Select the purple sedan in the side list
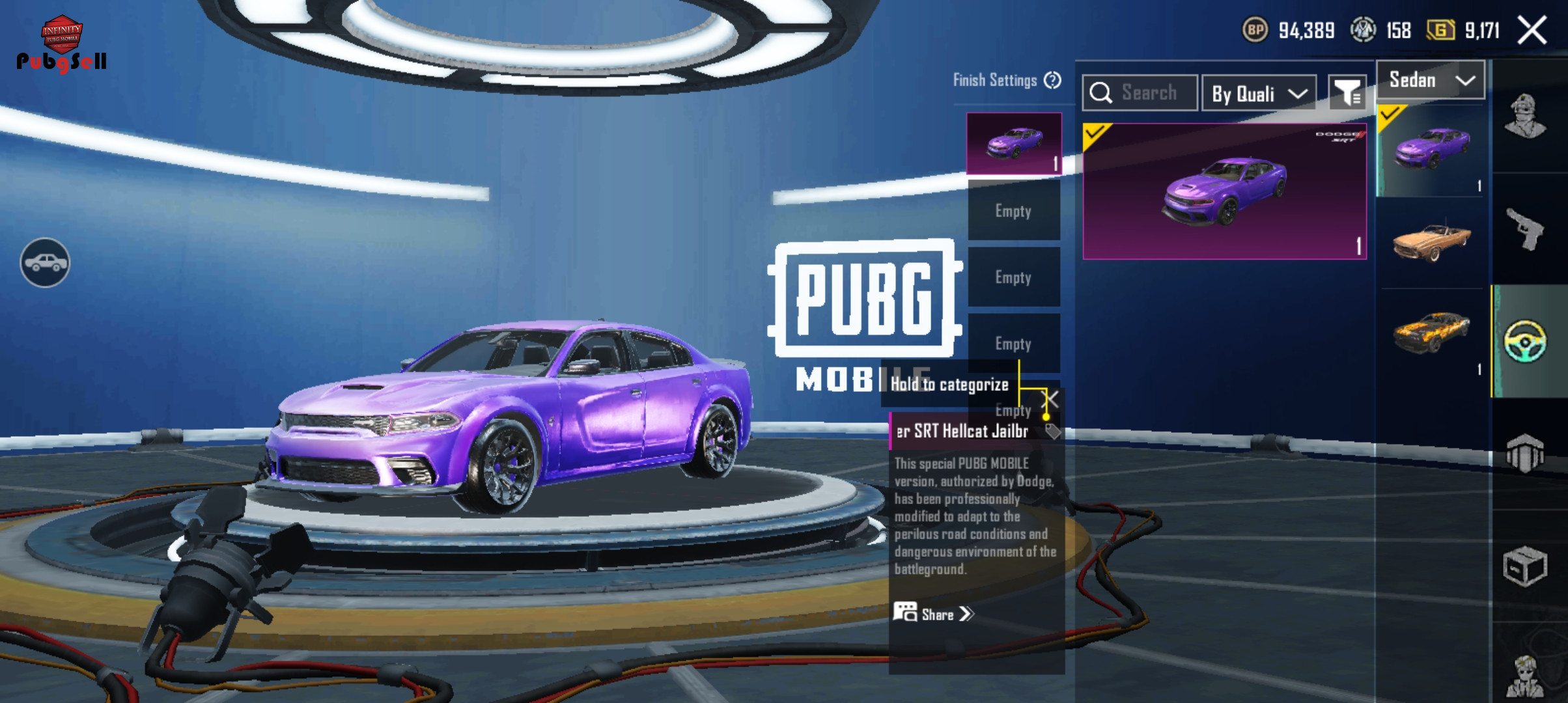Viewport: 1568px width, 703px height. tap(1431, 150)
